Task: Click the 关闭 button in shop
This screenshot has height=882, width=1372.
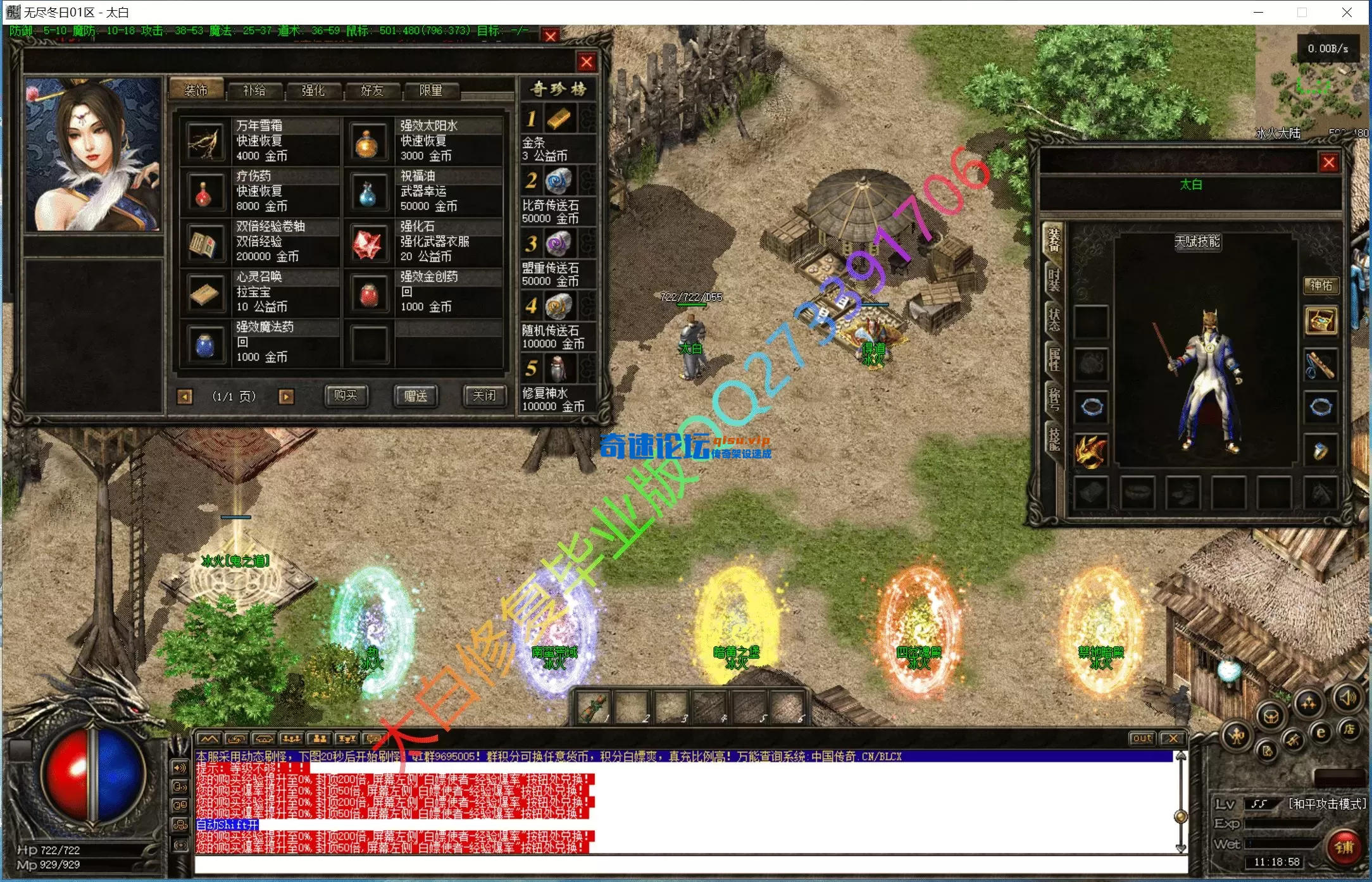Action: click(x=484, y=396)
